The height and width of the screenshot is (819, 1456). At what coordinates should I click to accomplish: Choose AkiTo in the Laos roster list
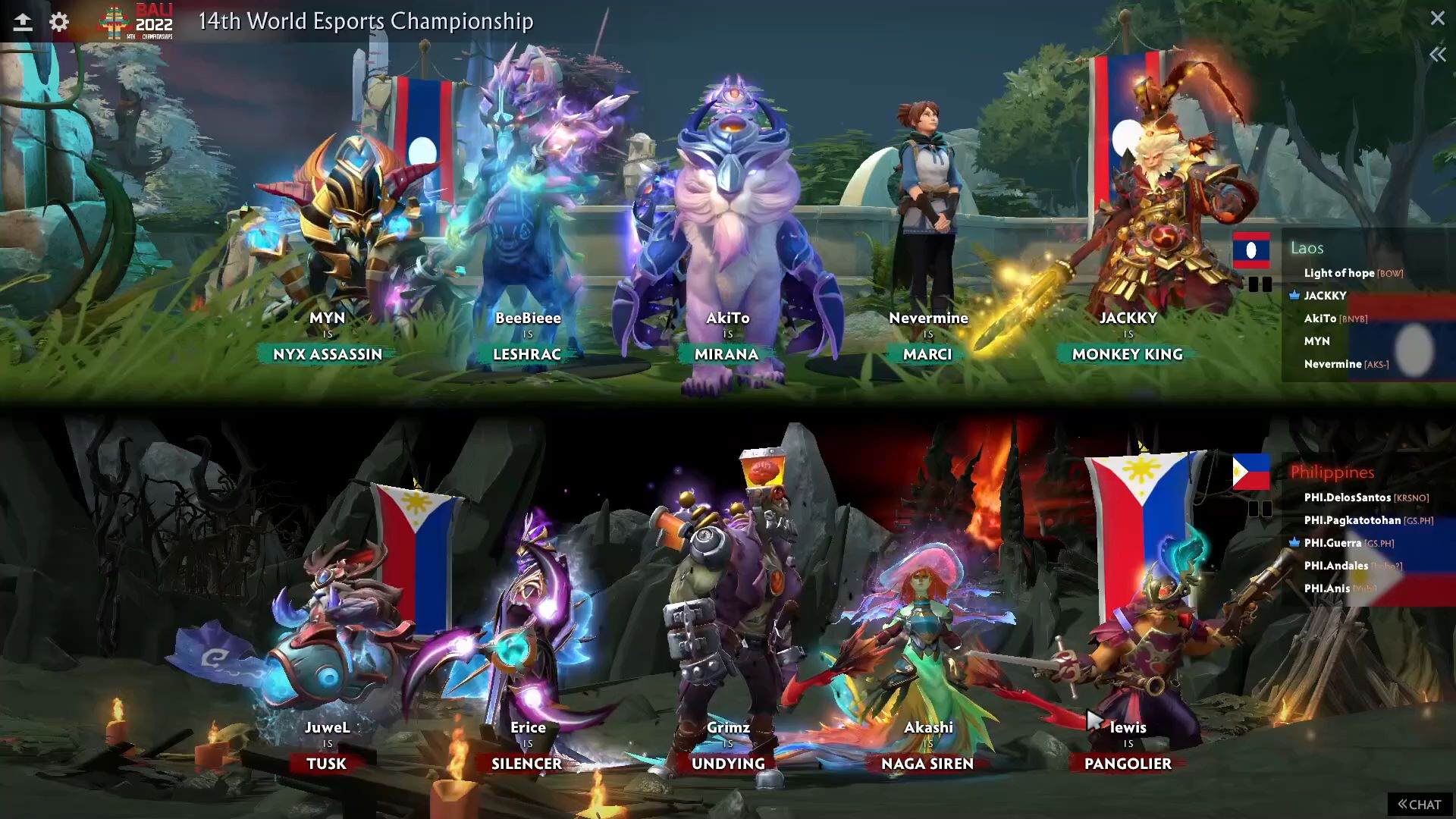click(1320, 318)
